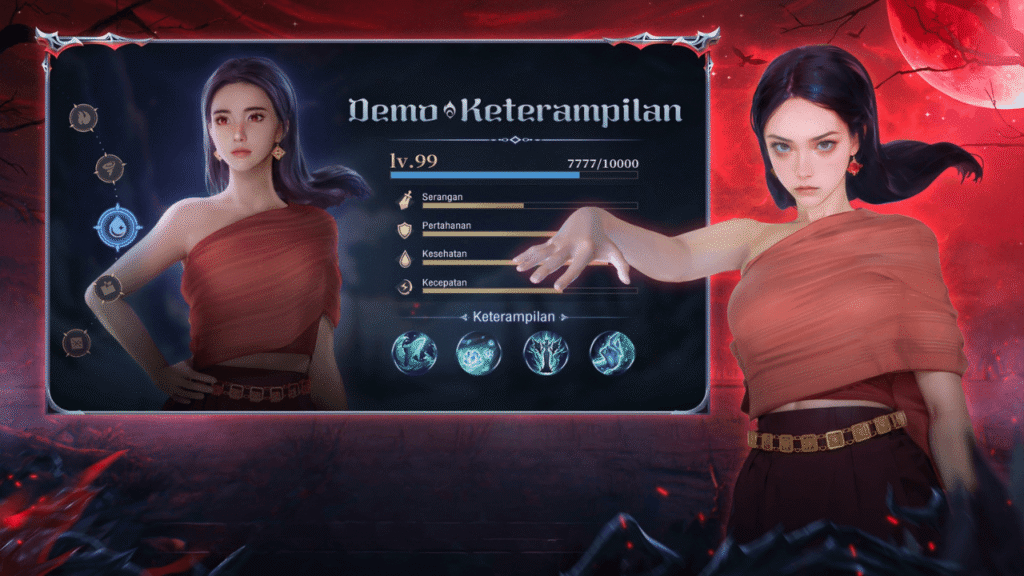Activate the water dragon skill
This screenshot has width=1024, height=576.
[x=413, y=353]
